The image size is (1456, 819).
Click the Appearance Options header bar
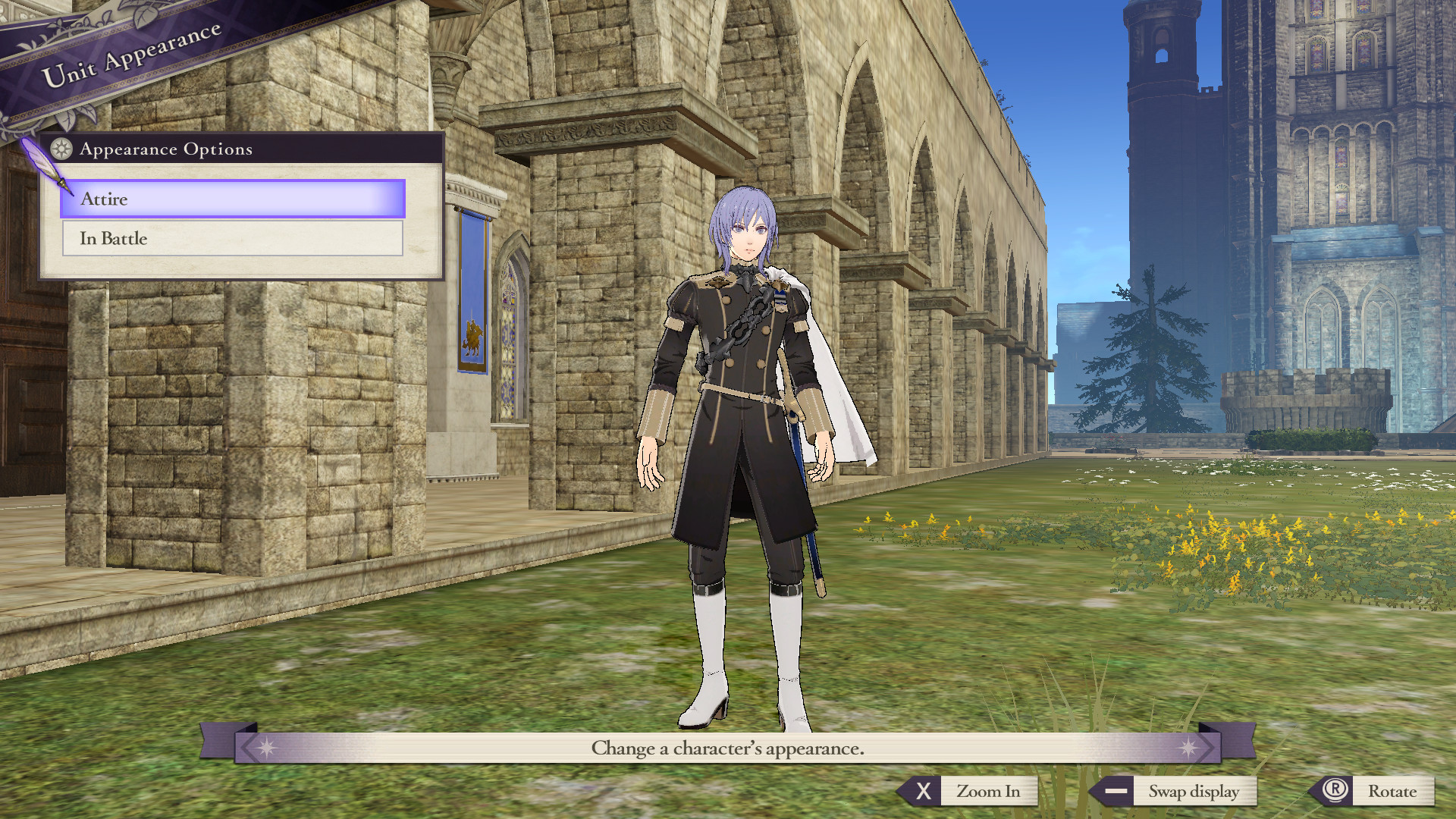click(167, 149)
